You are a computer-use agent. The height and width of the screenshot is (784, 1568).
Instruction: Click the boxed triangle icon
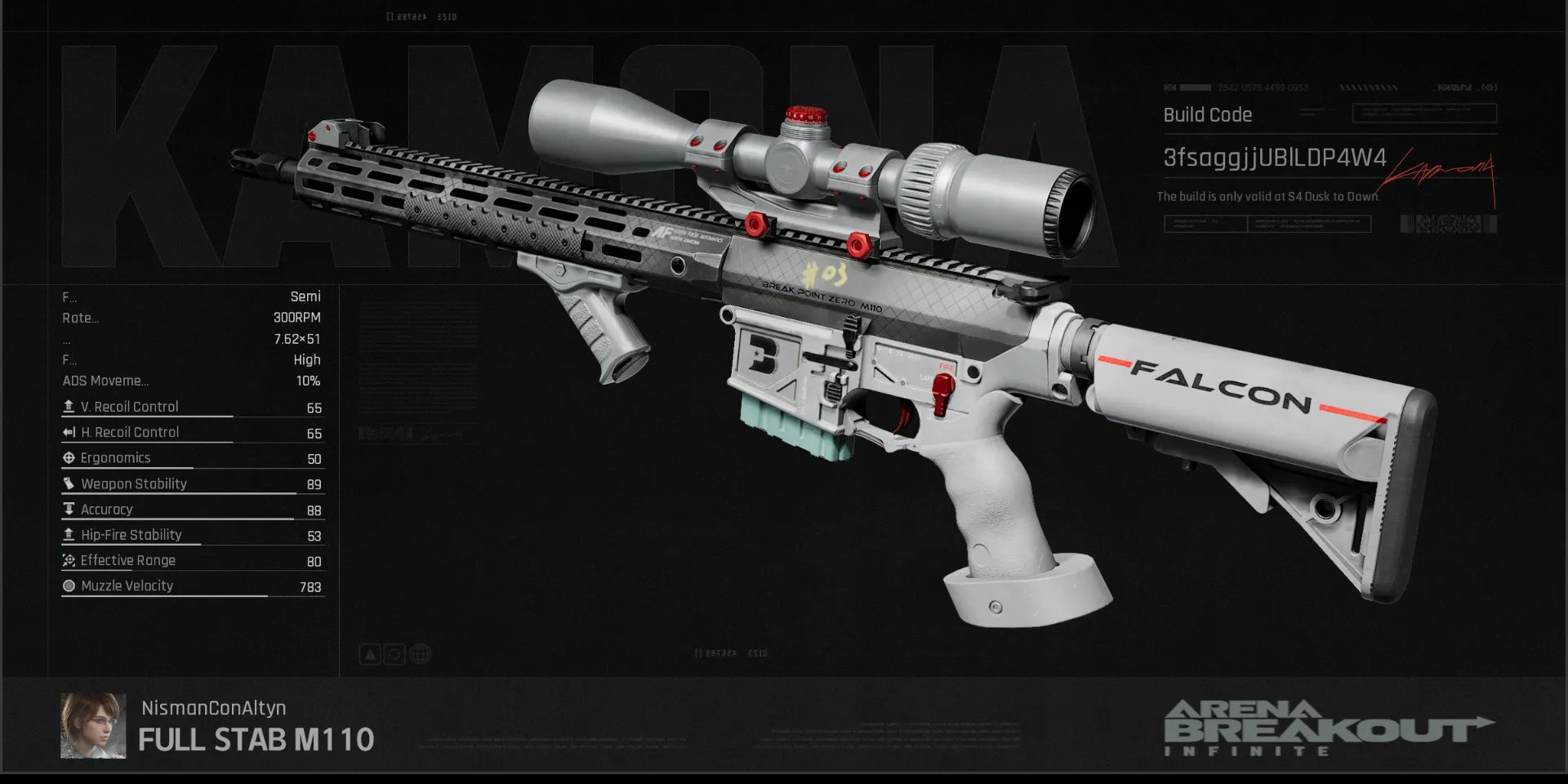(x=370, y=654)
